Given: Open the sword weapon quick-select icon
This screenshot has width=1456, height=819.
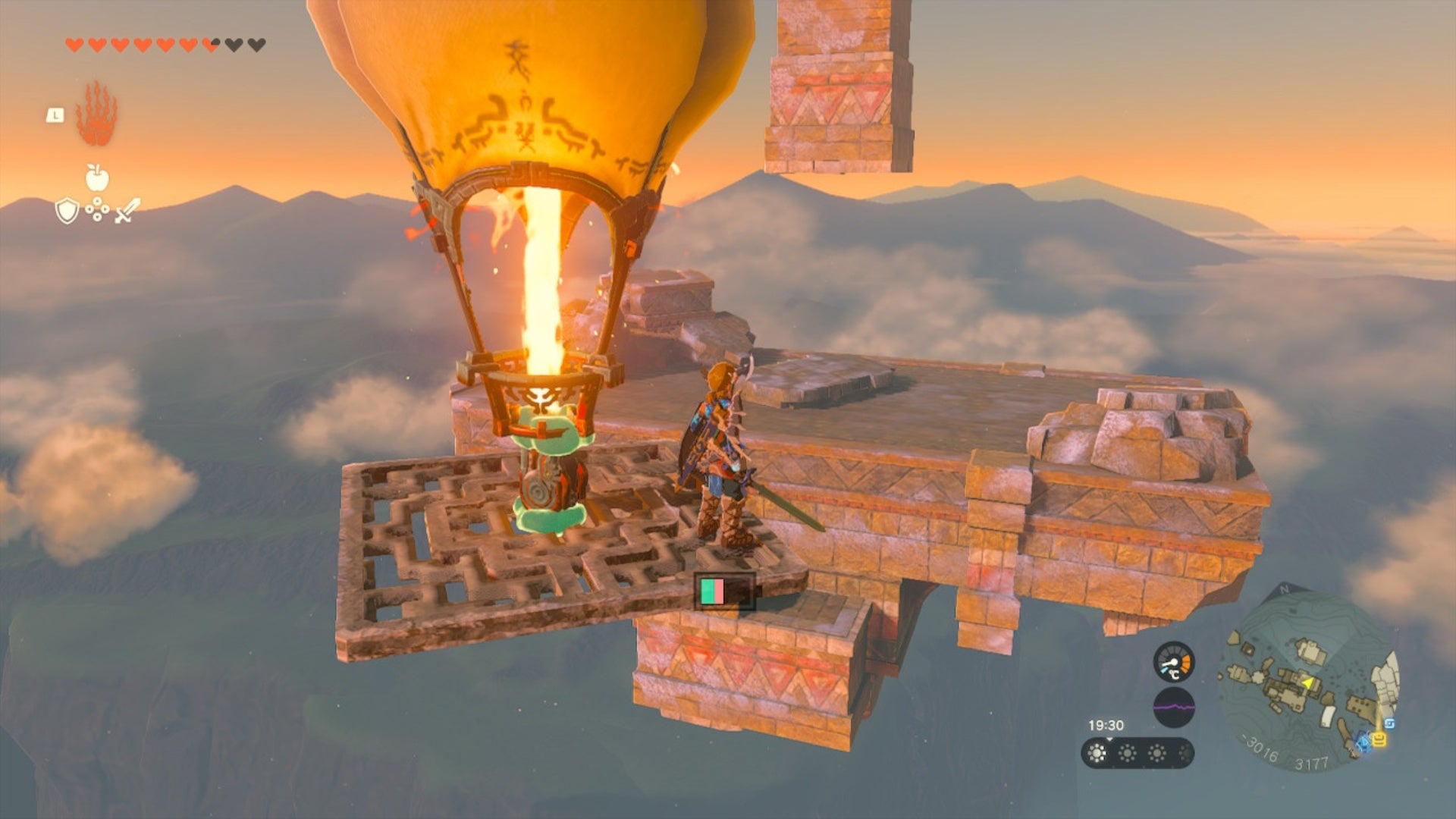Looking at the screenshot, I should point(127,210).
